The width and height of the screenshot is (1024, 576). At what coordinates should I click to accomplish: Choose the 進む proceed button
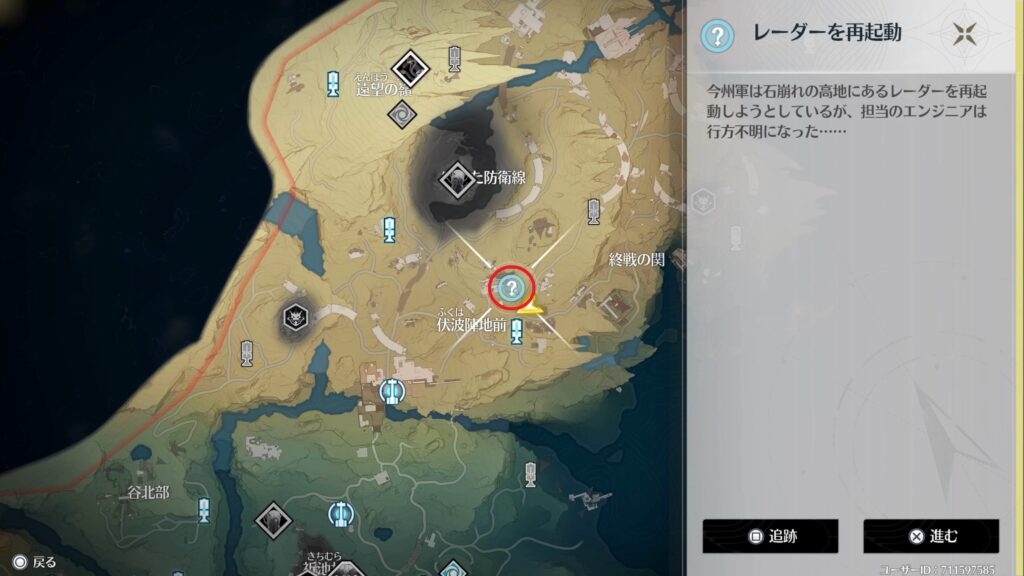tap(931, 536)
